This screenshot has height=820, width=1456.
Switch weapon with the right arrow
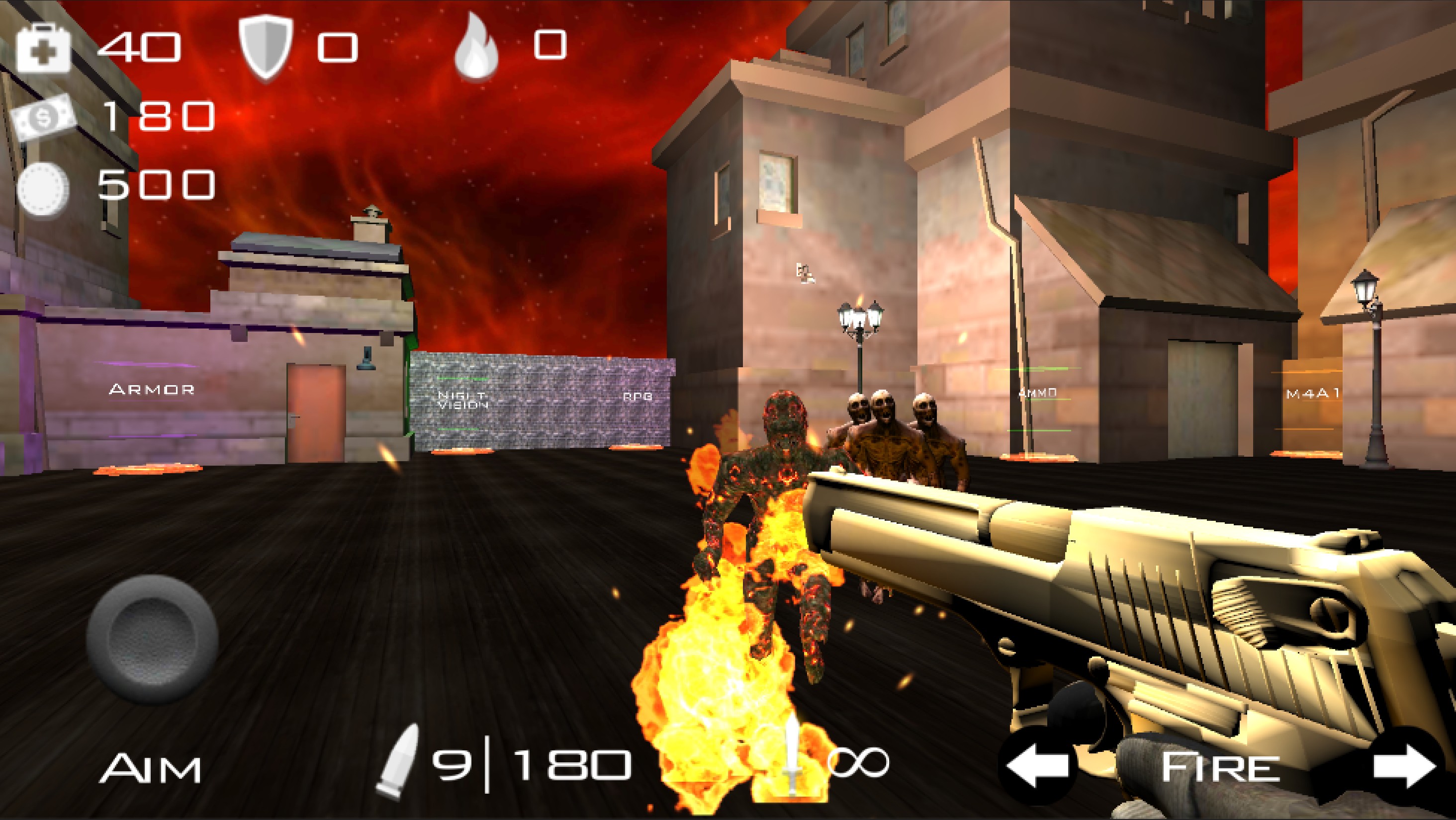tap(1405, 767)
